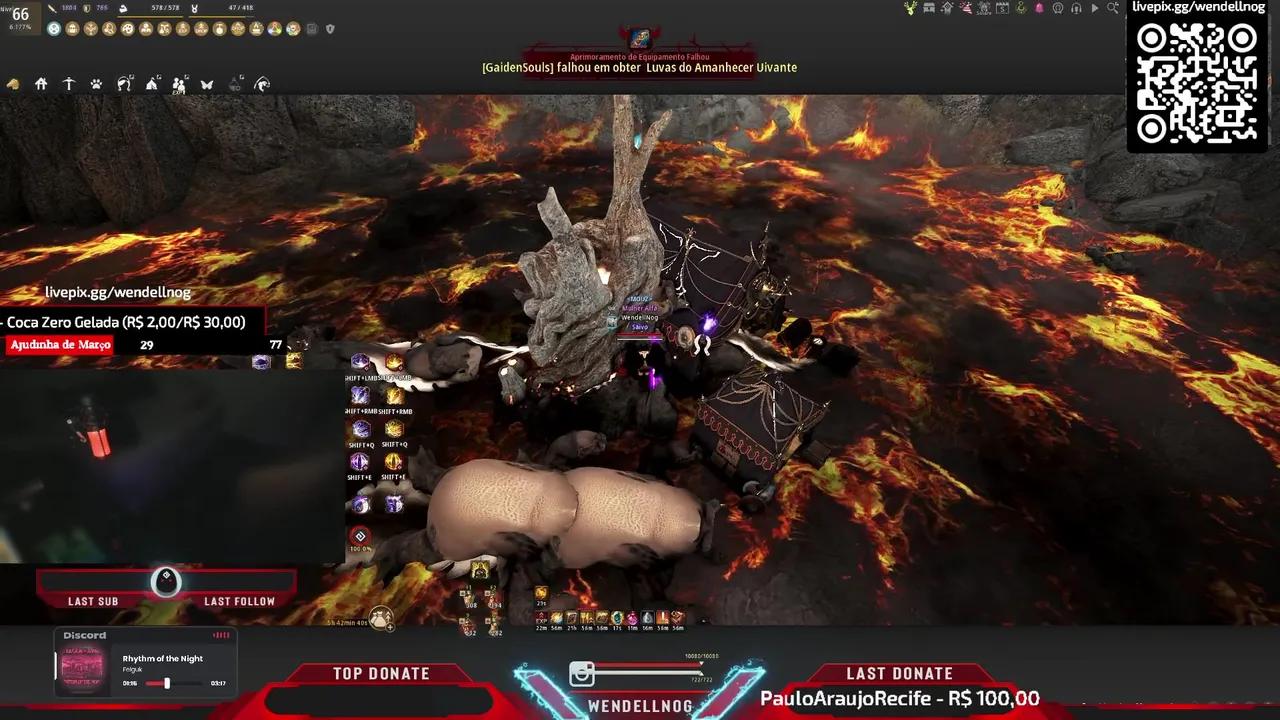Activate the orange Shift+E skill

(394, 462)
